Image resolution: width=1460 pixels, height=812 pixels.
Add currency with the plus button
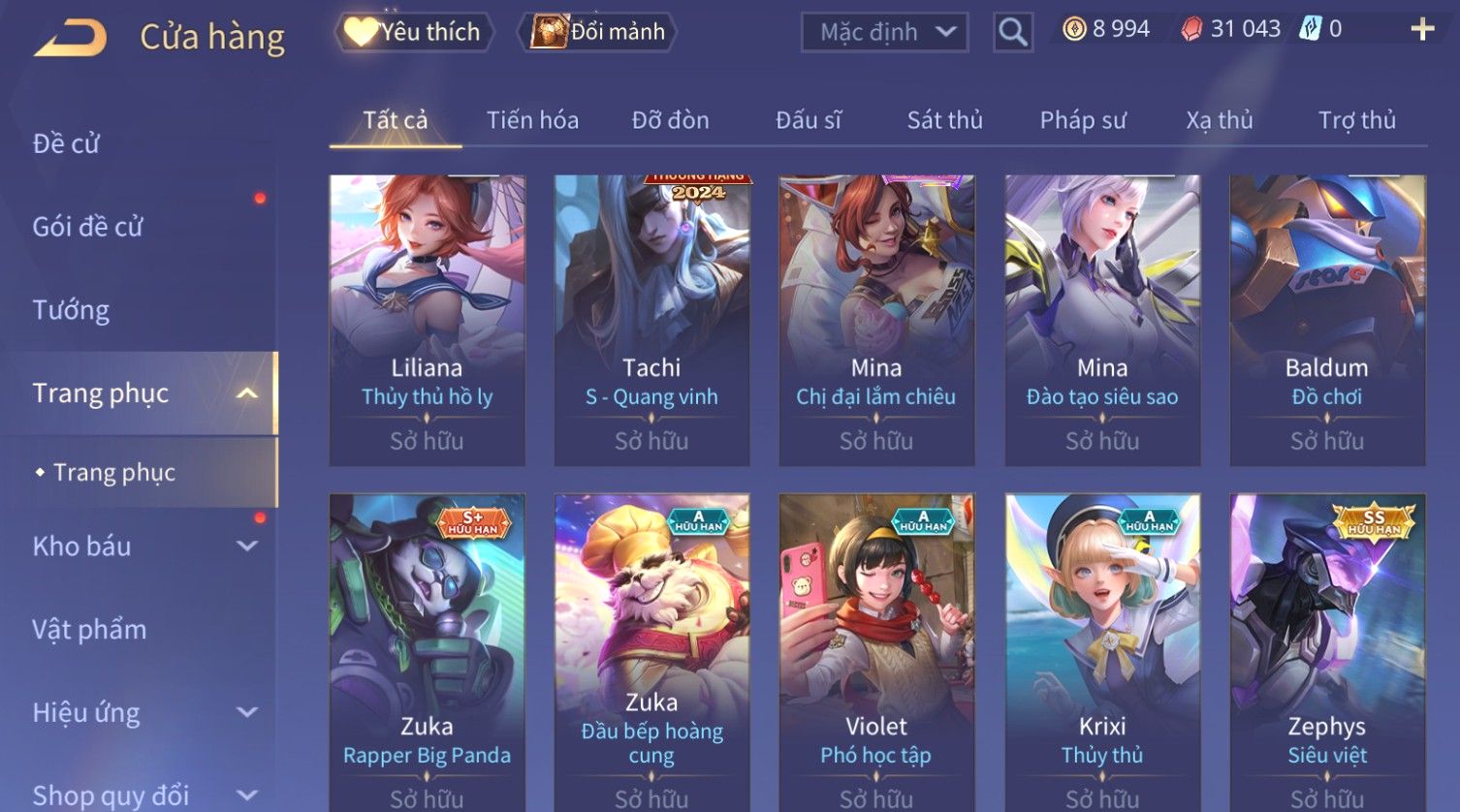click(x=1421, y=29)
